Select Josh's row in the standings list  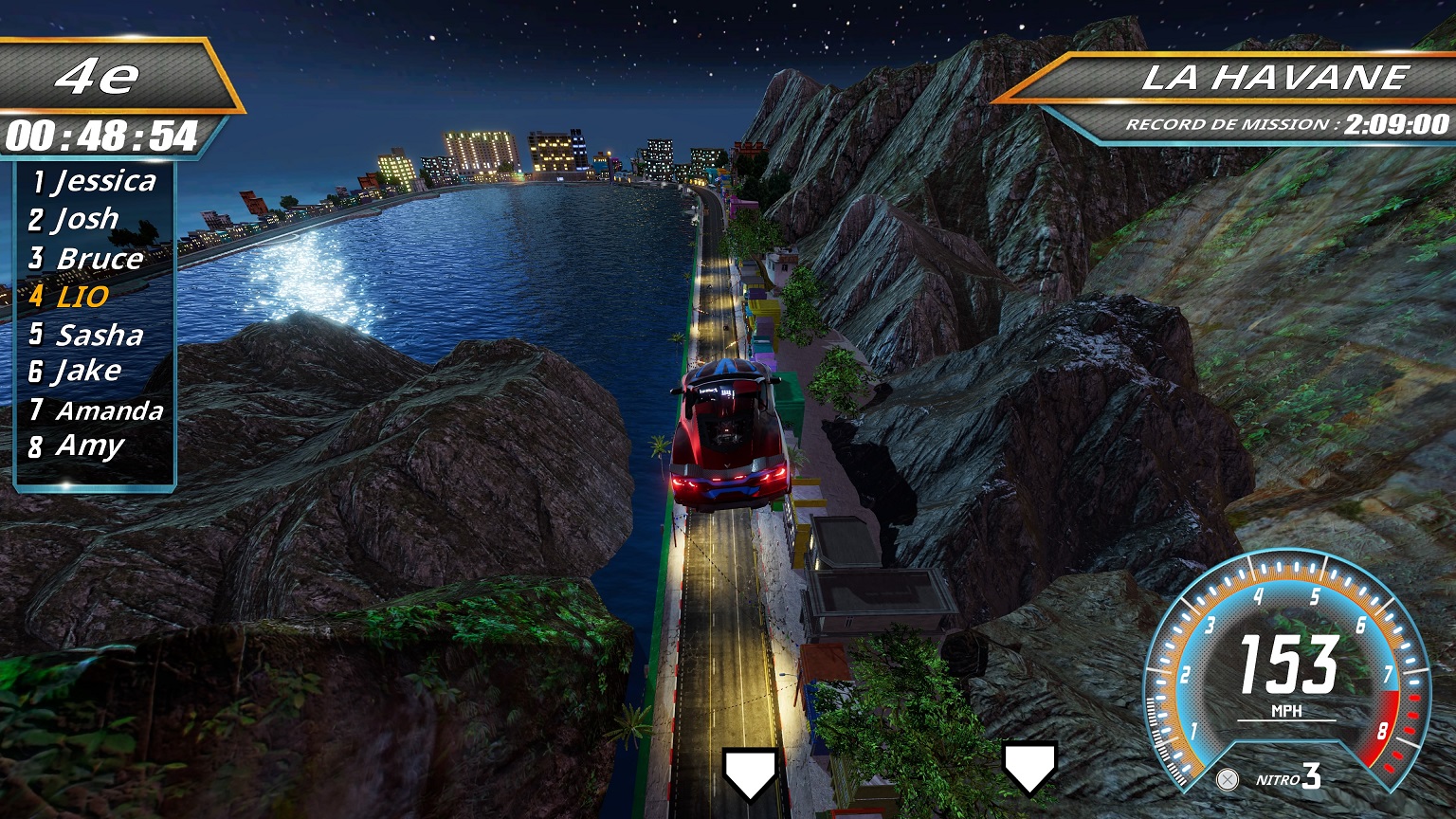pos(75,220)
